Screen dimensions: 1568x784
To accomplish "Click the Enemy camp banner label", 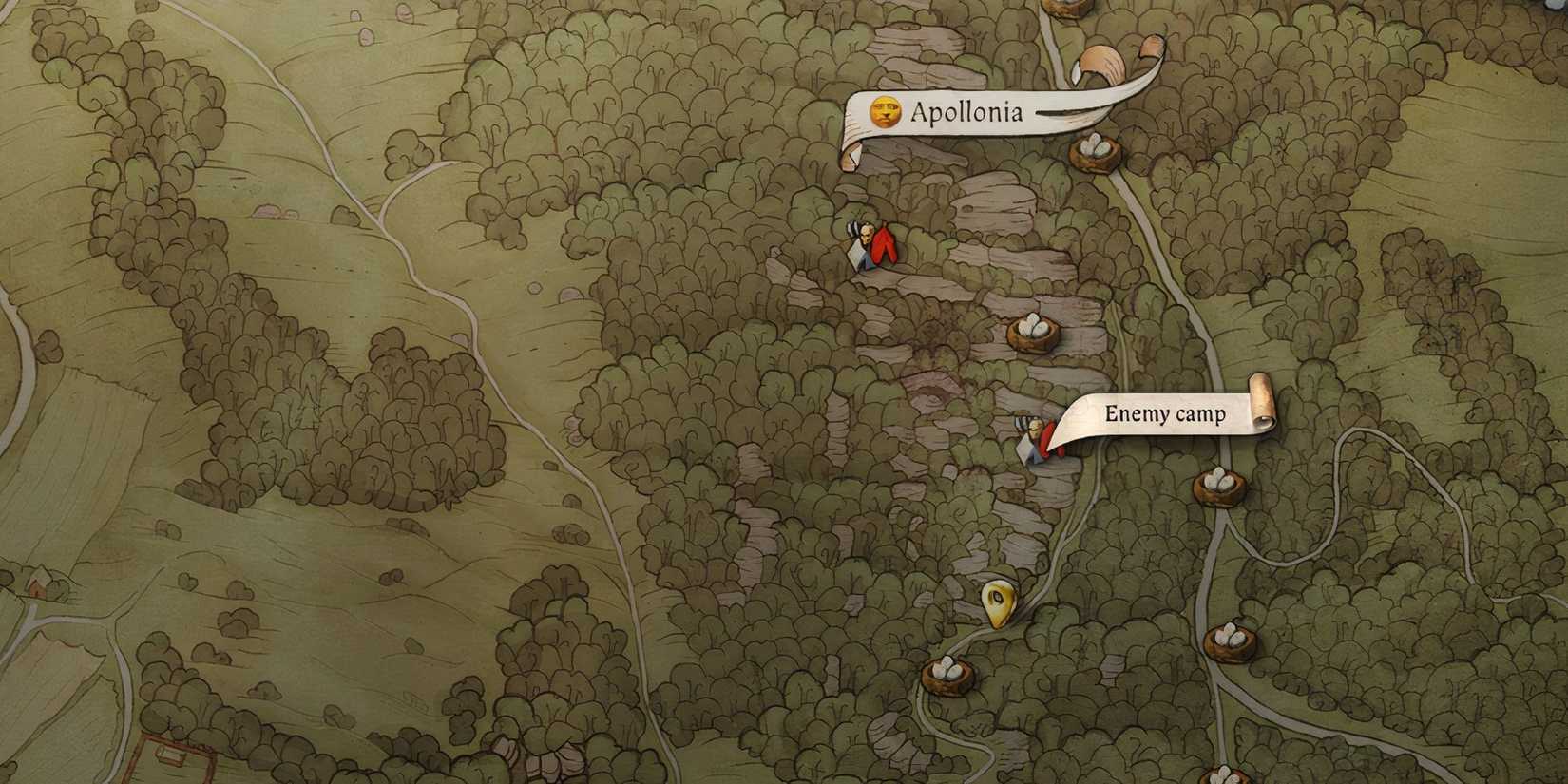I will click(x=1165, y=414).
